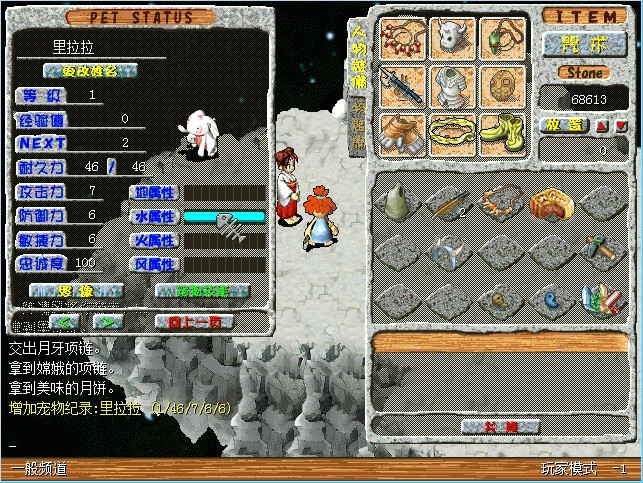This screenshot has height=483, width=643.
Task: Select the colored crystals item
Action: (x=604, y=297)
